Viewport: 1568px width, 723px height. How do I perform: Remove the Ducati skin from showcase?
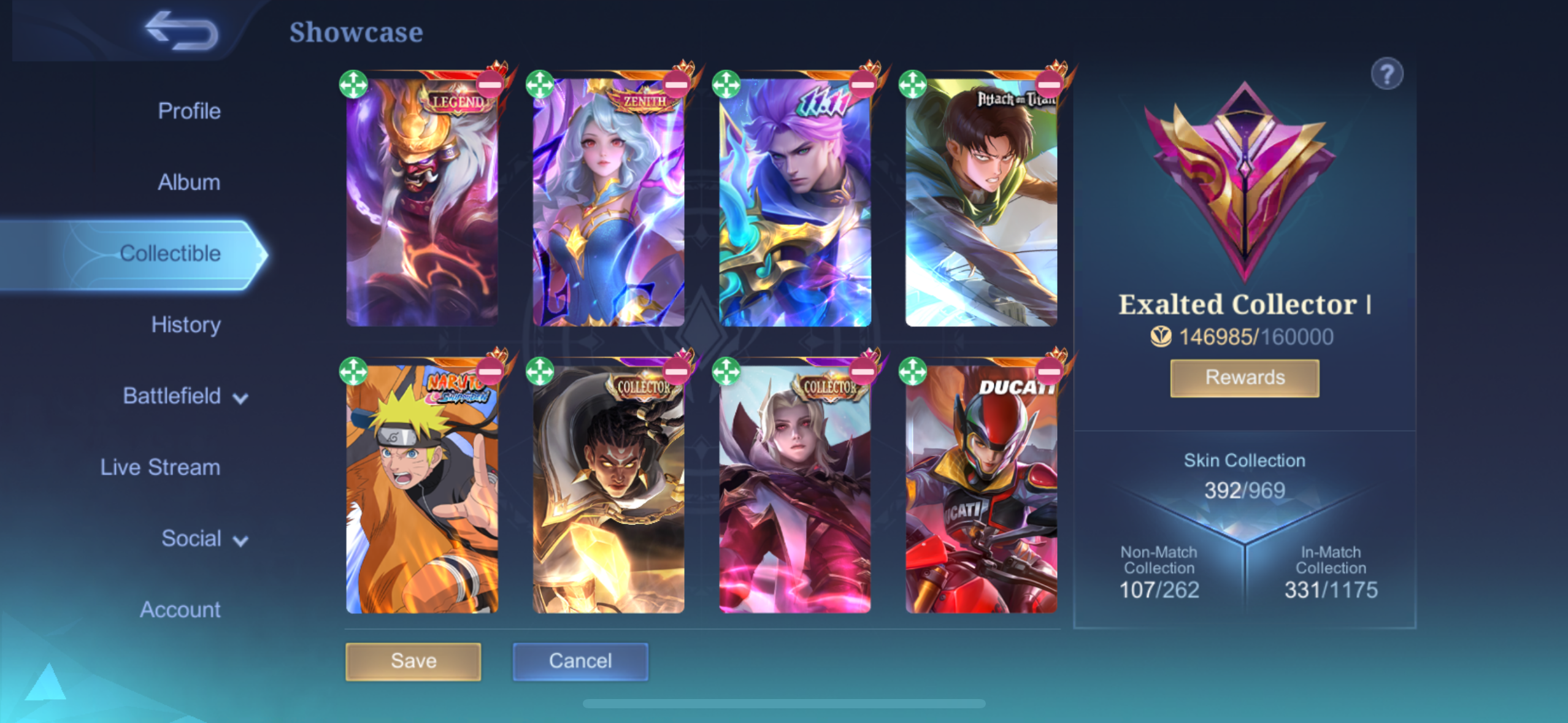(1048, 371)
